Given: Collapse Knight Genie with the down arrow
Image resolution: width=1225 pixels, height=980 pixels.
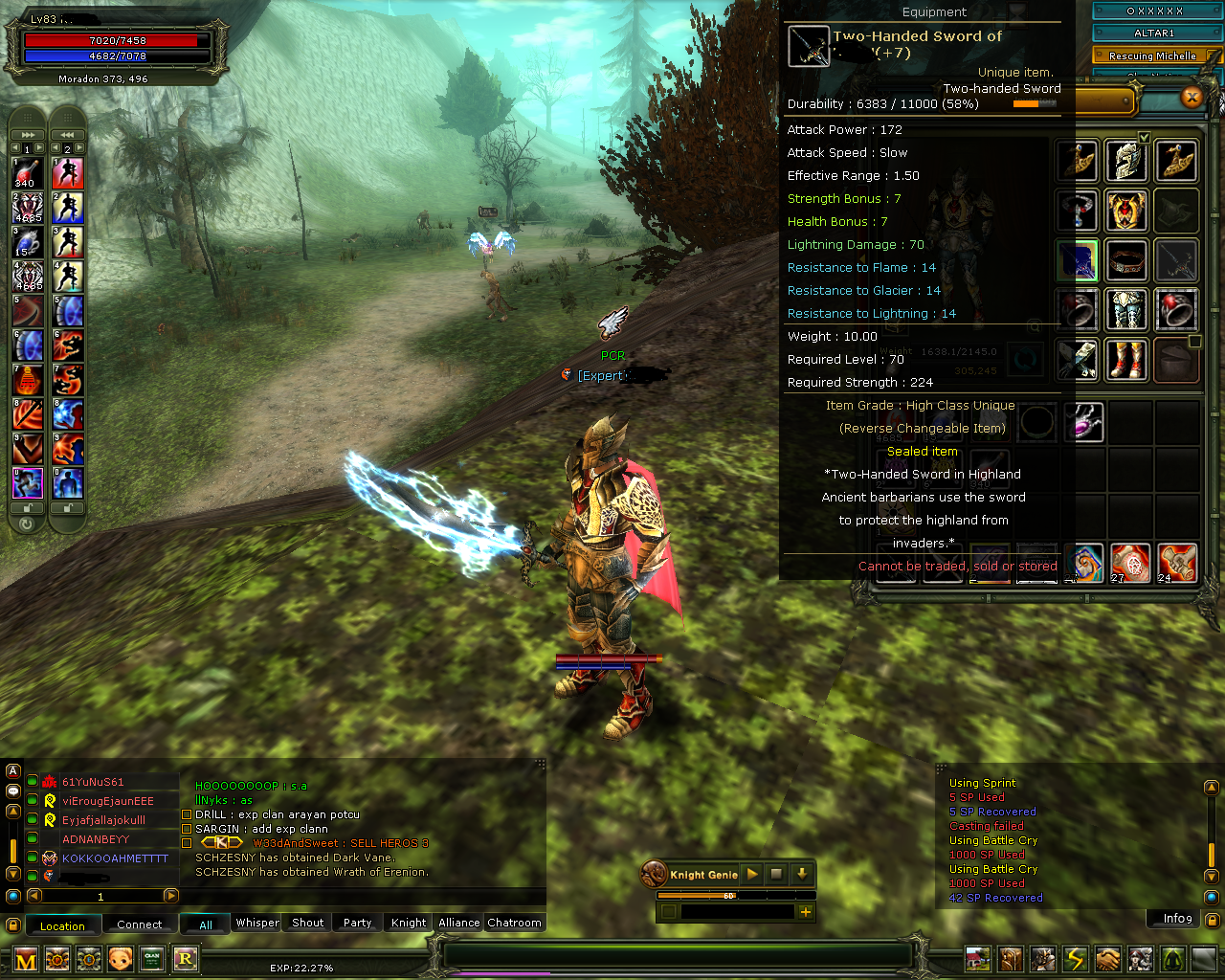Looking at the screenshot, I should click(802, 874).
